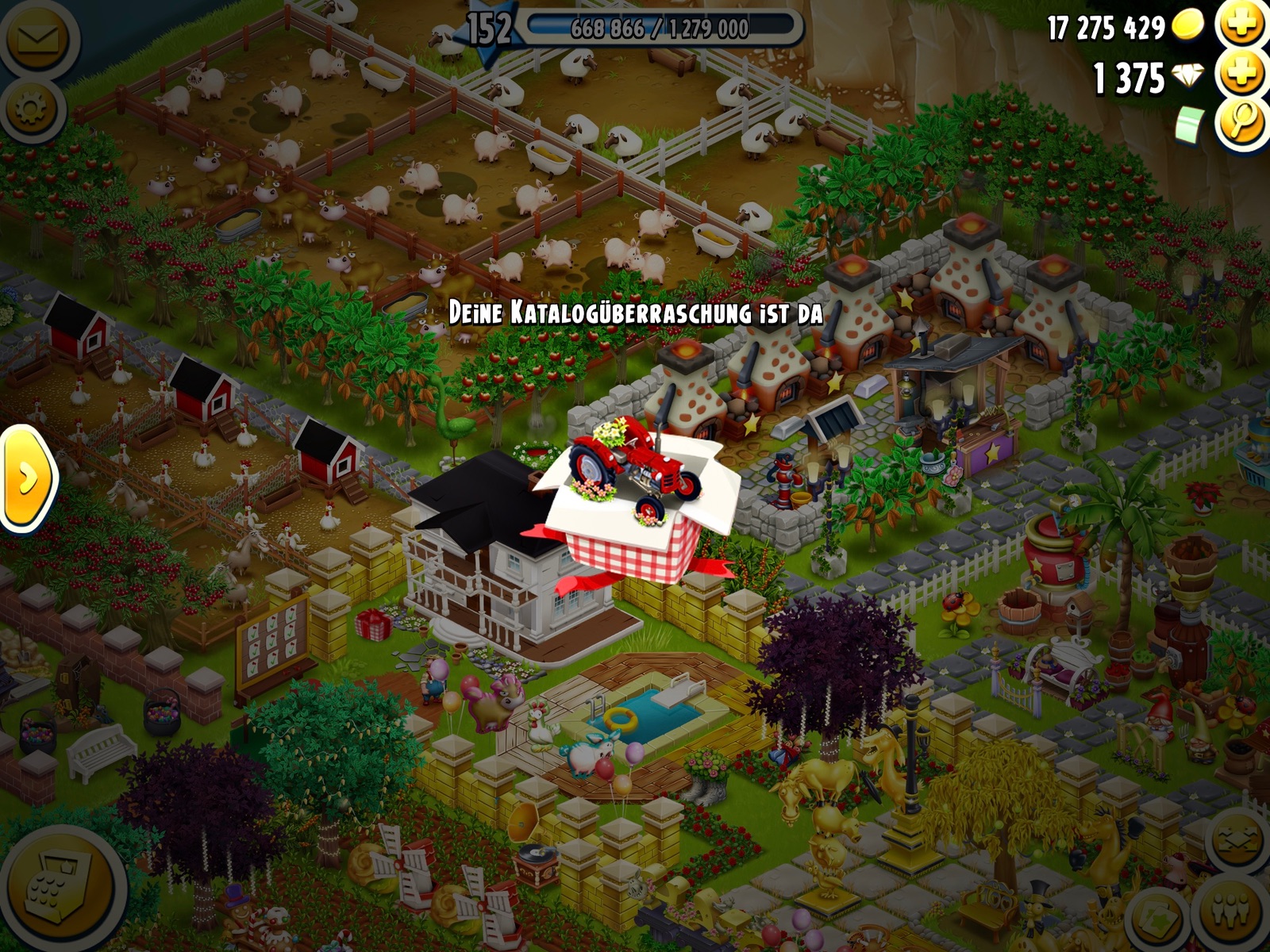The height and width of the screenshot is (952, 1270).
Task: Activate the farm edit mode arrows button
Action: click(x=1237, y=840)
